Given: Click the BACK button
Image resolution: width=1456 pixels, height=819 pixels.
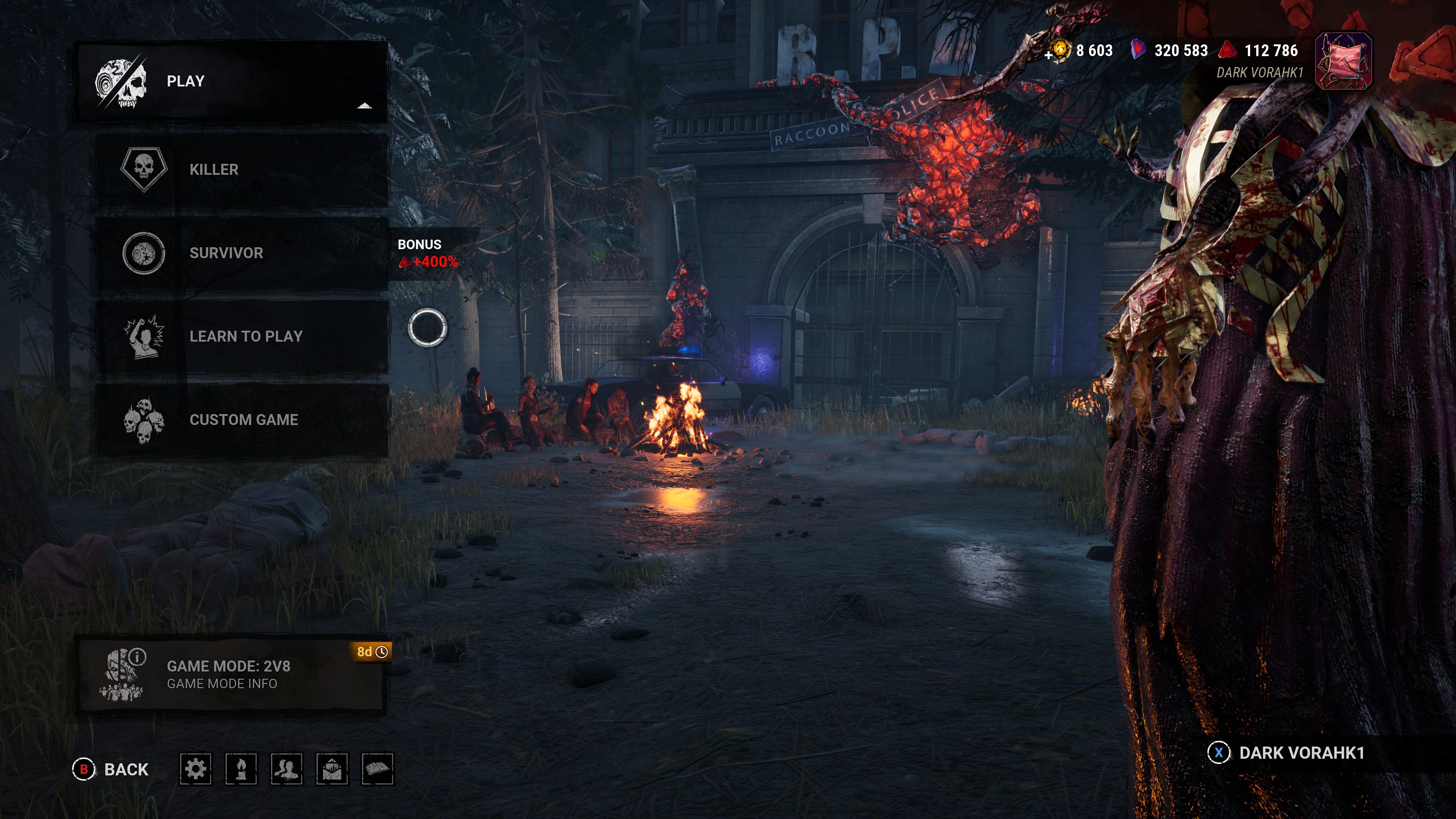Looking at the screenshot, I should point(111,769).
